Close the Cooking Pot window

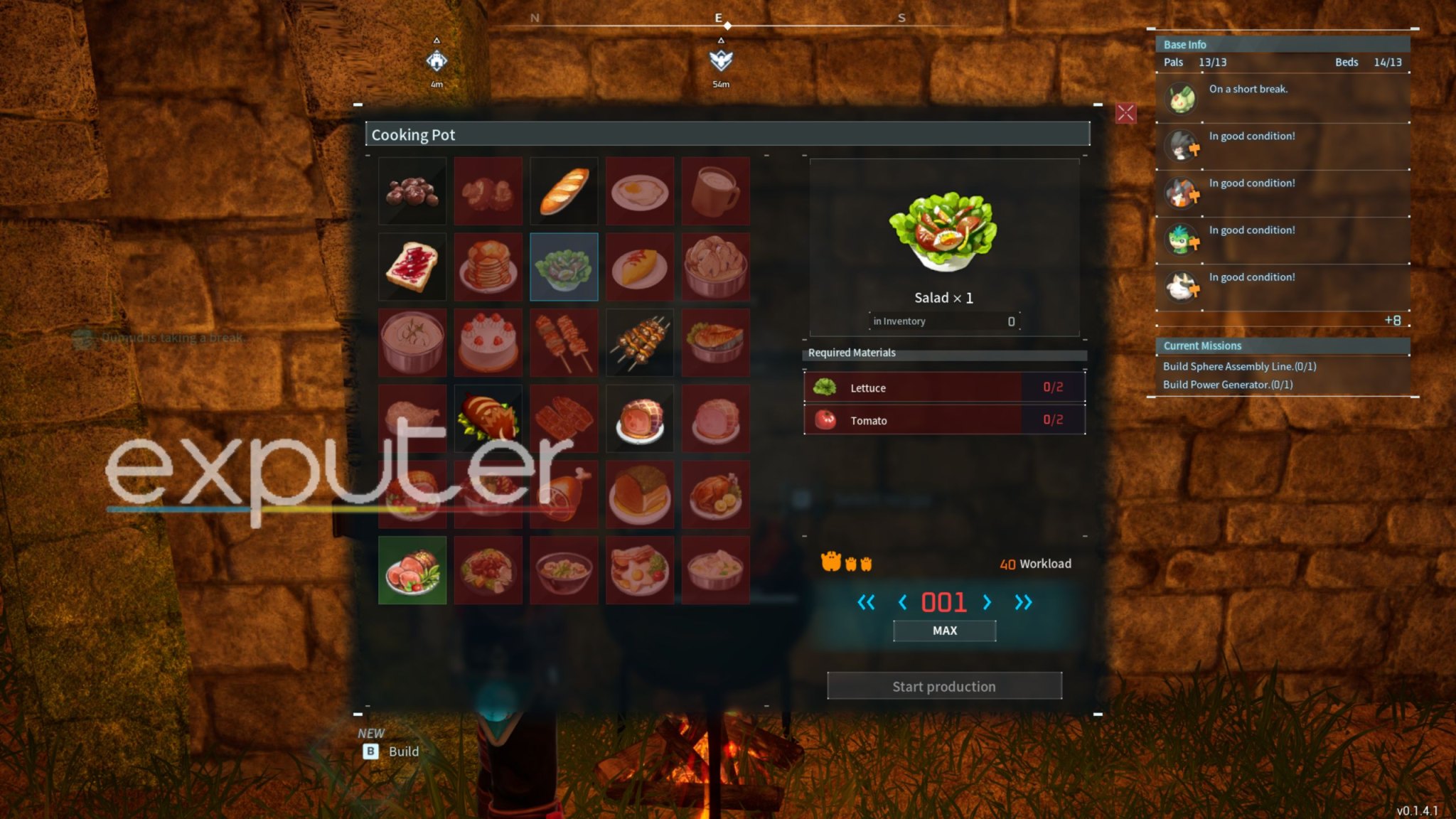point(1125,113)
